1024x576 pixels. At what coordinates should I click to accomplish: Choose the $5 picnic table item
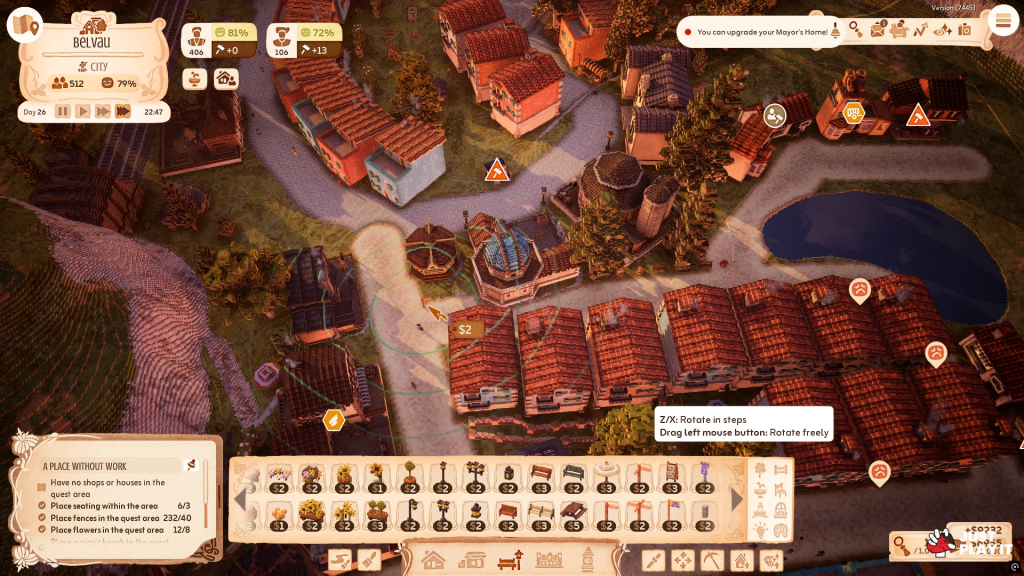click(573, 515)
